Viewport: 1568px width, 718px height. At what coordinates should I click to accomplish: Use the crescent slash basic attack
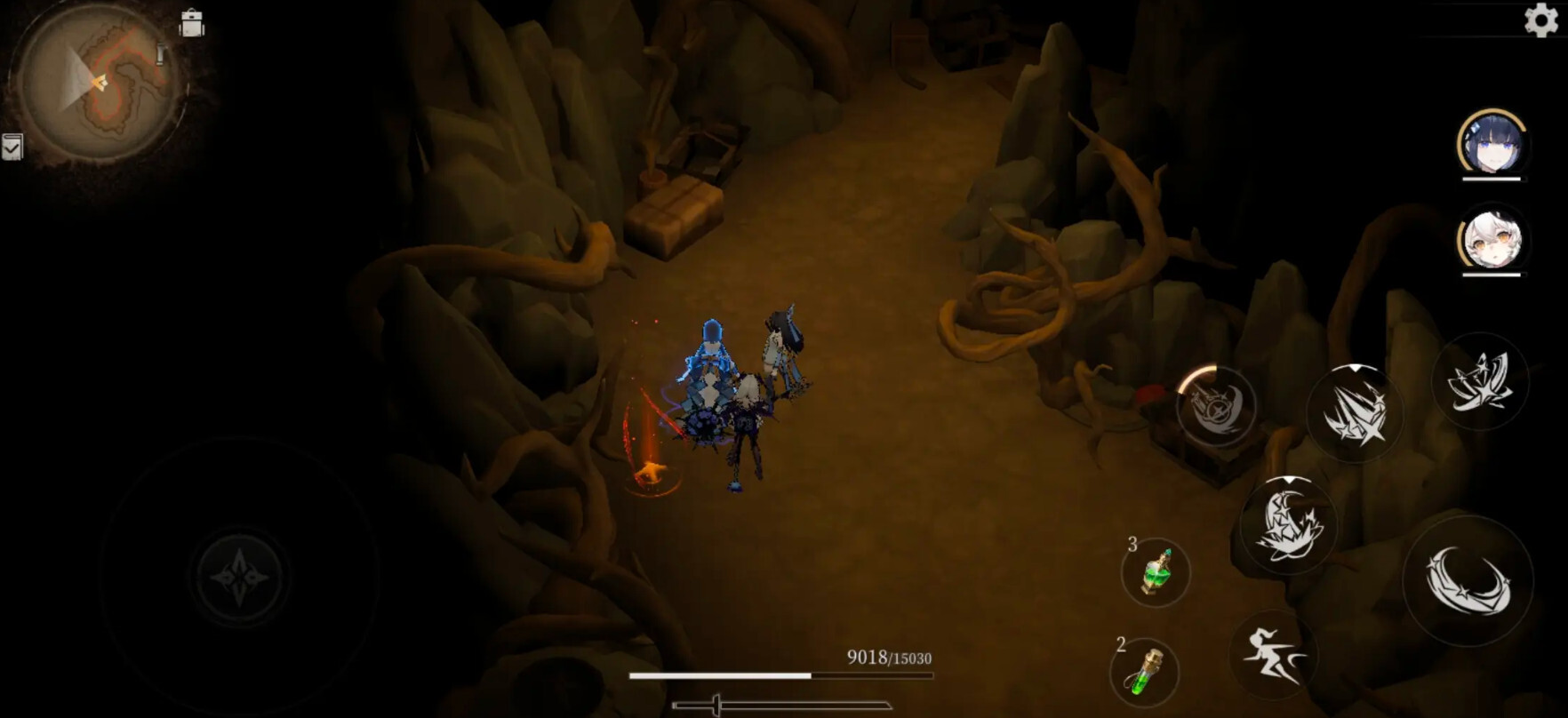pos(1468,581)
